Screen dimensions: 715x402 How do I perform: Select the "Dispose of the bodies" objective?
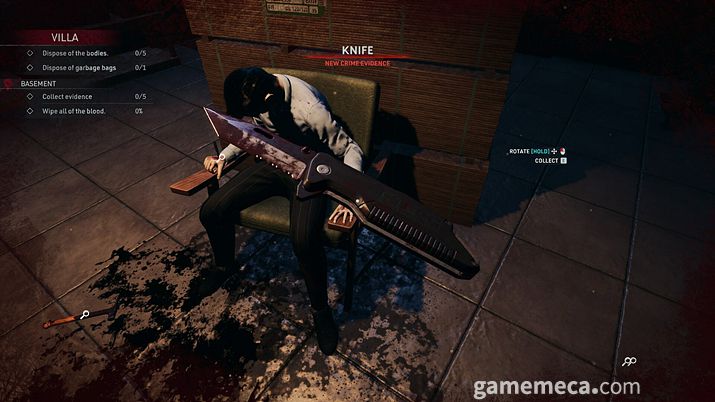[x=73, y=52]
